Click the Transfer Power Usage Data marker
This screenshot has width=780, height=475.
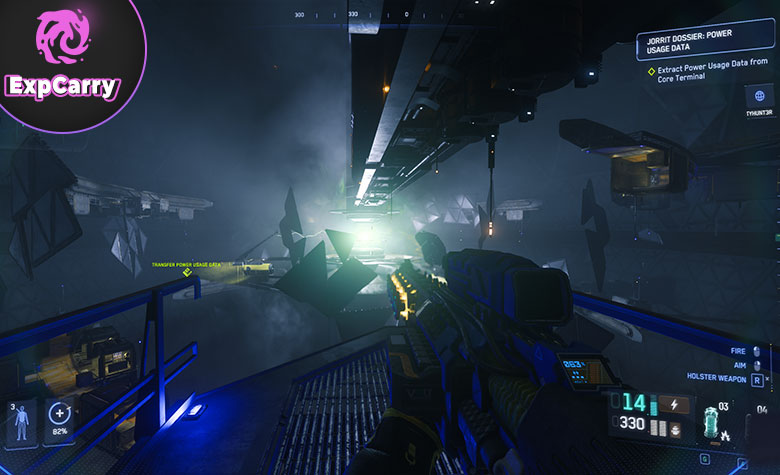tap(186, 271)
